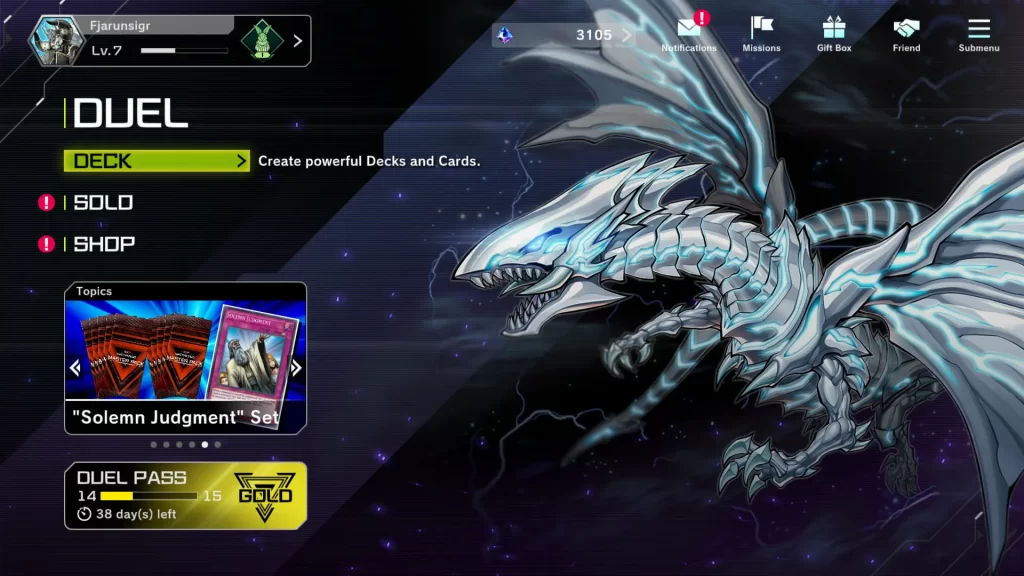The image size is (1024, 576).
Task: Open the Gold DUEL PASS panel
Action: point(185,495)
